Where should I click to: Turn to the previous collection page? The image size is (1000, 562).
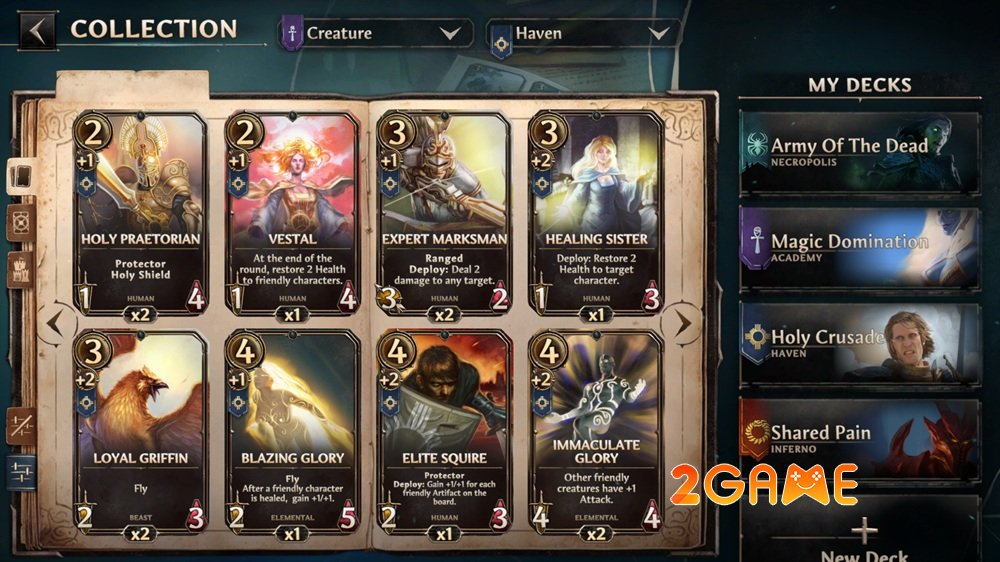click(x=55, y=323)
